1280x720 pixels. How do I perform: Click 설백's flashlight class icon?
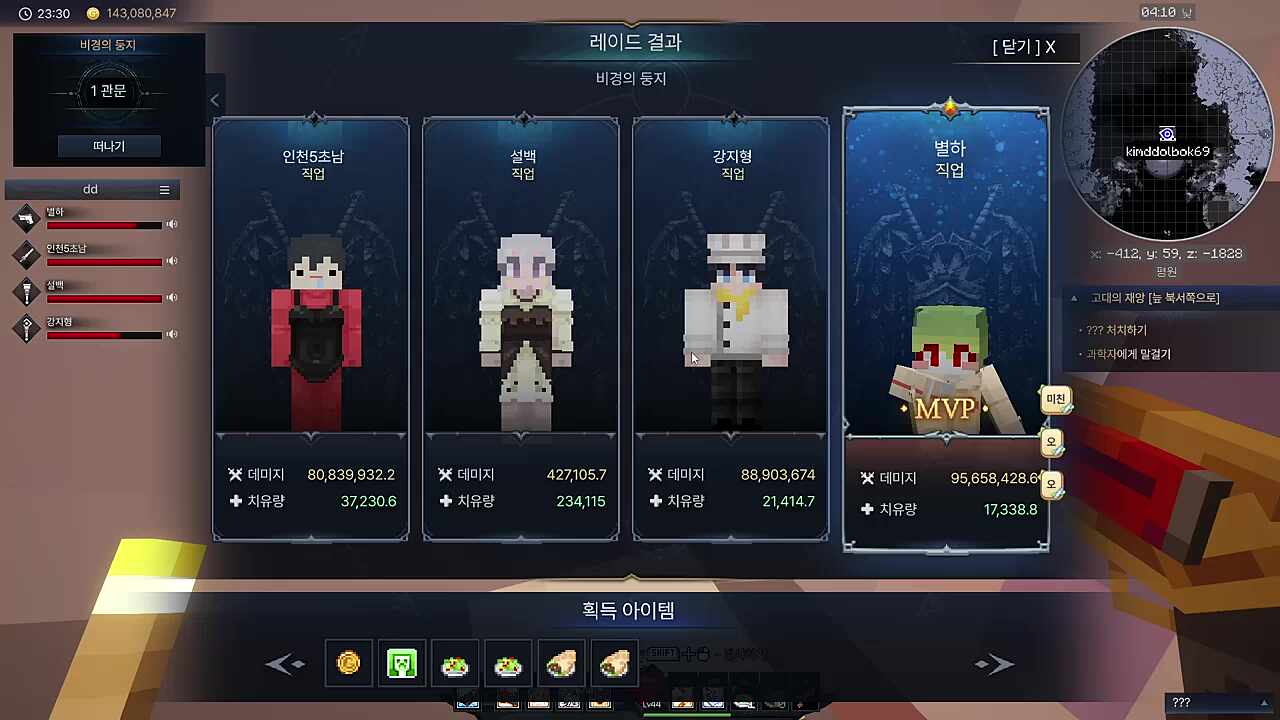point(26,292)
